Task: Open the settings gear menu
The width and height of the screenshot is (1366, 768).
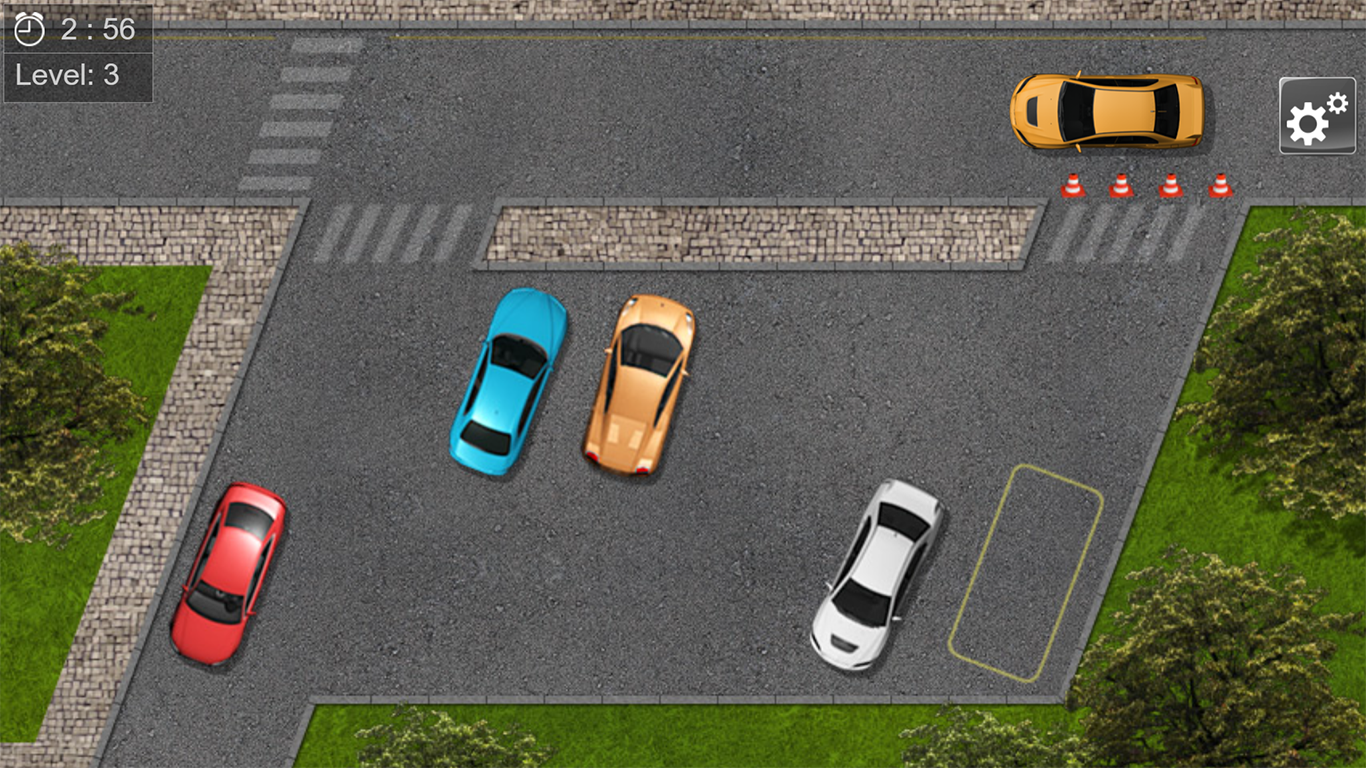Action: pos(1316,117)
